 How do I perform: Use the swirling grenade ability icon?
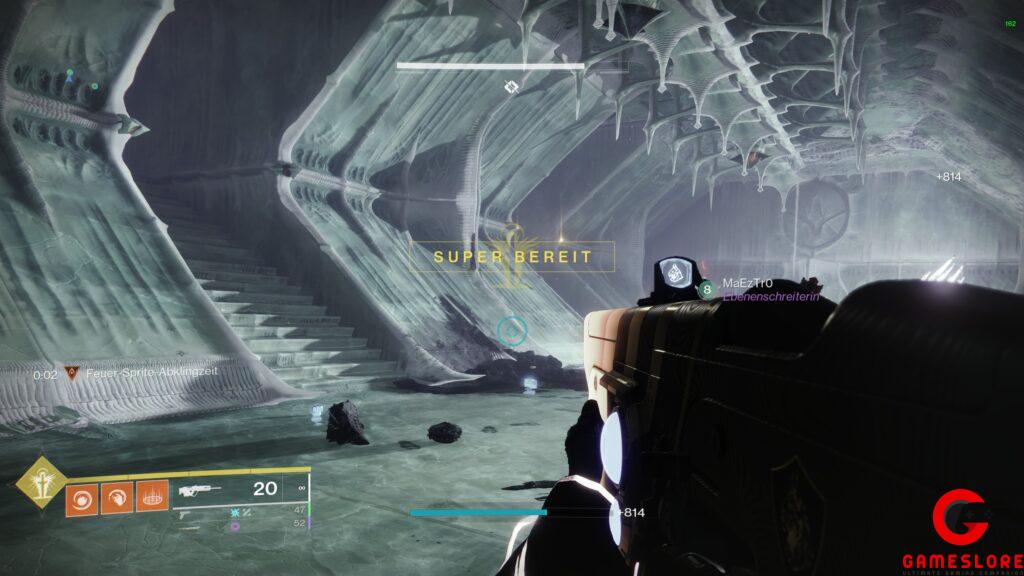click(83, 497)
